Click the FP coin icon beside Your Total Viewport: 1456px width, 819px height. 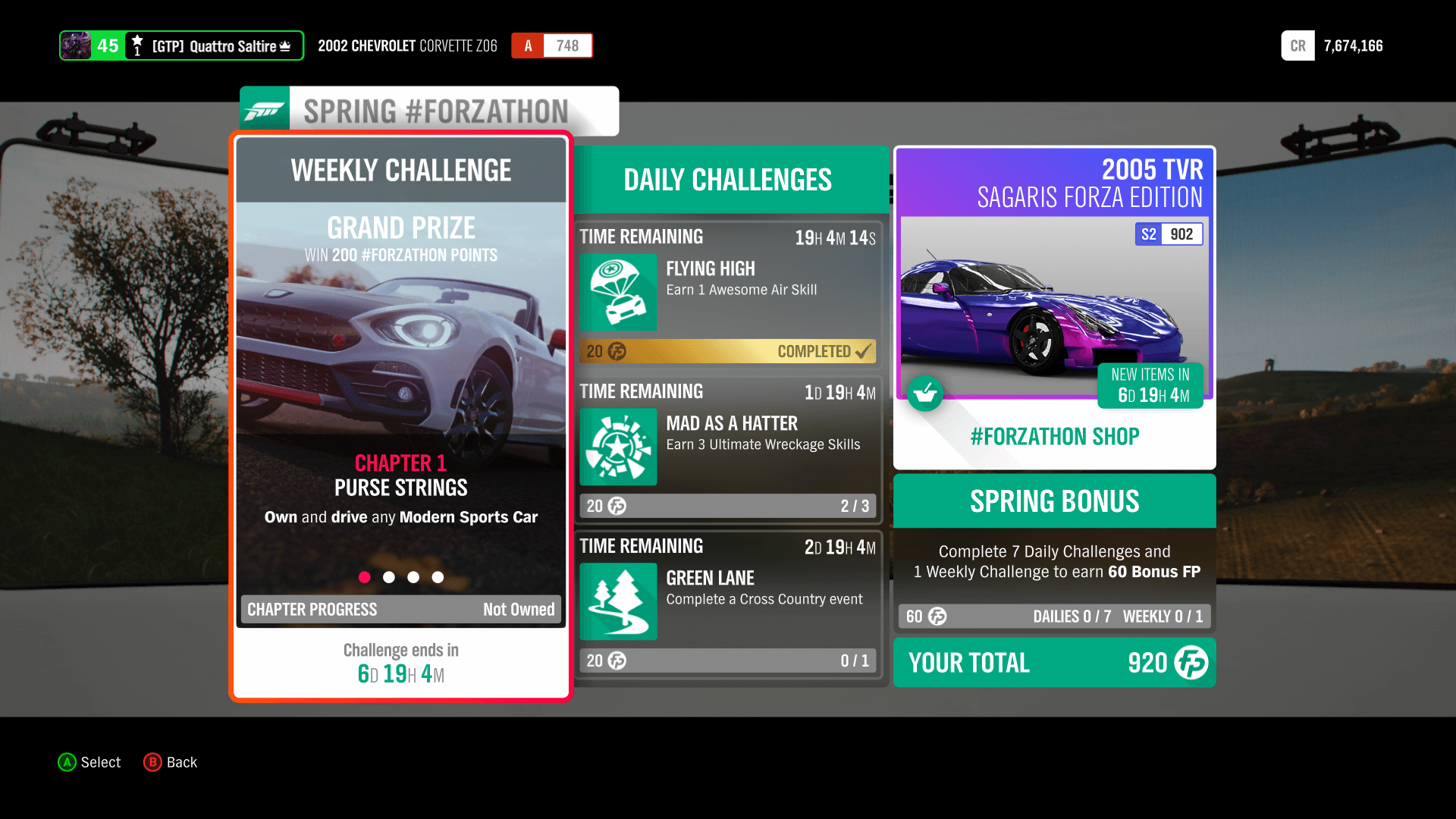coord(1191,663)
